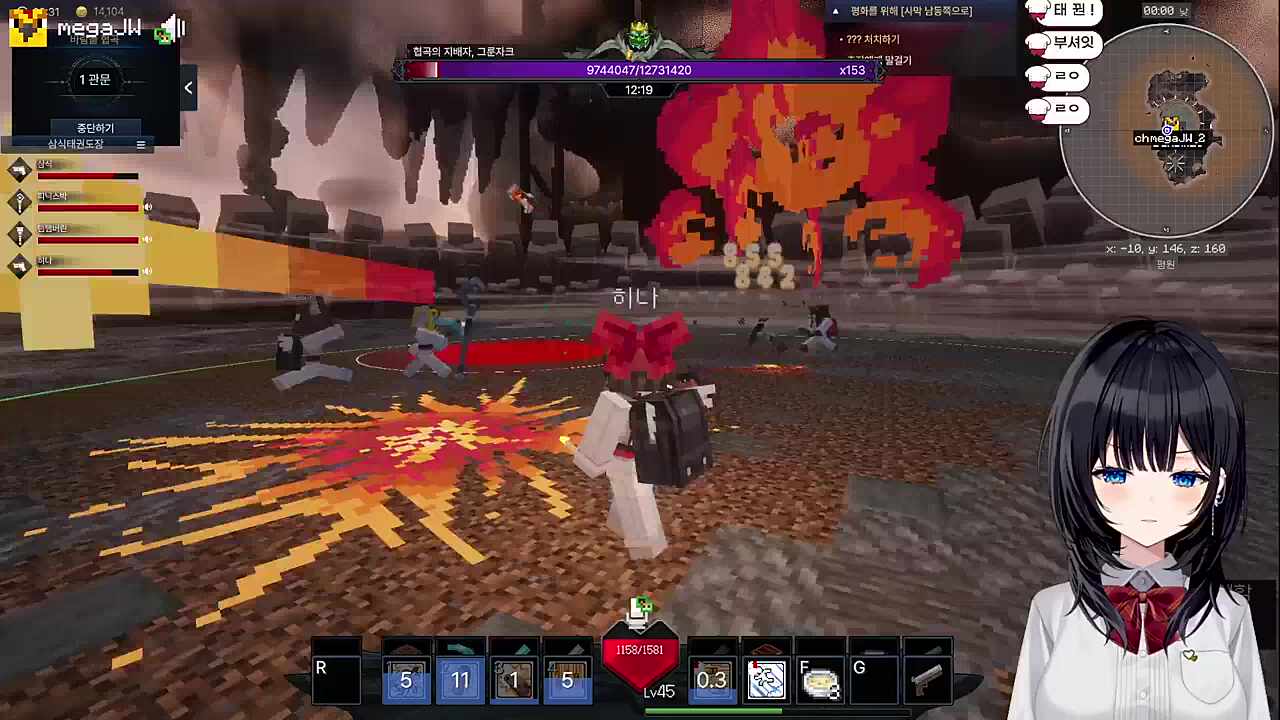This screenshot has width=1280, height=720.
Task: Click the 0.3 durability item in the hotbar
Action: point(713,680)
